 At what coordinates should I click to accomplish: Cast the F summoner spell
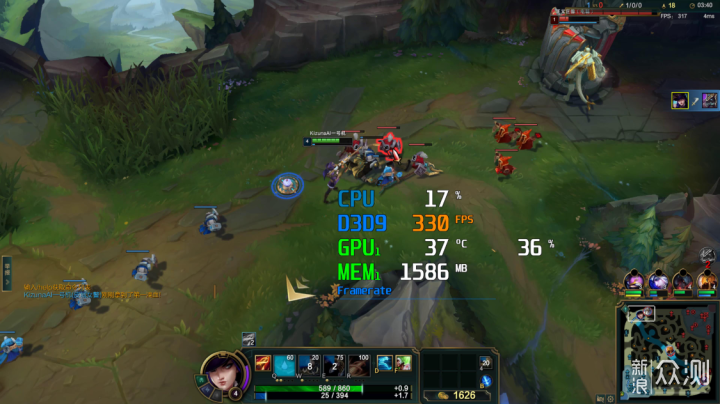(402, 363)
